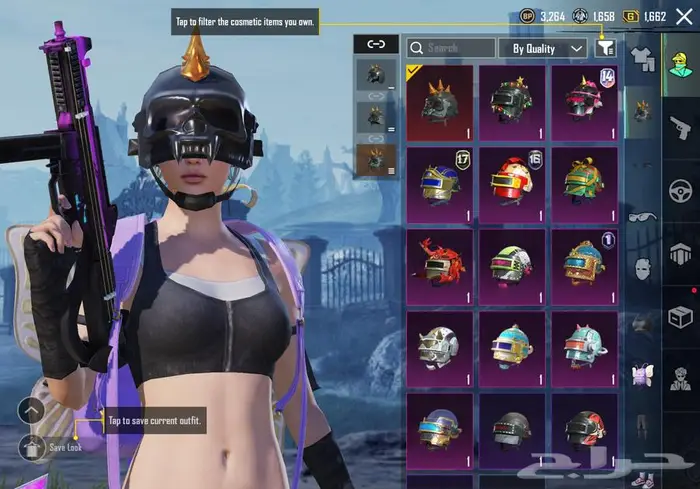
Task: Select the face mask slot in the sidebar
Action: click(641, 268)
